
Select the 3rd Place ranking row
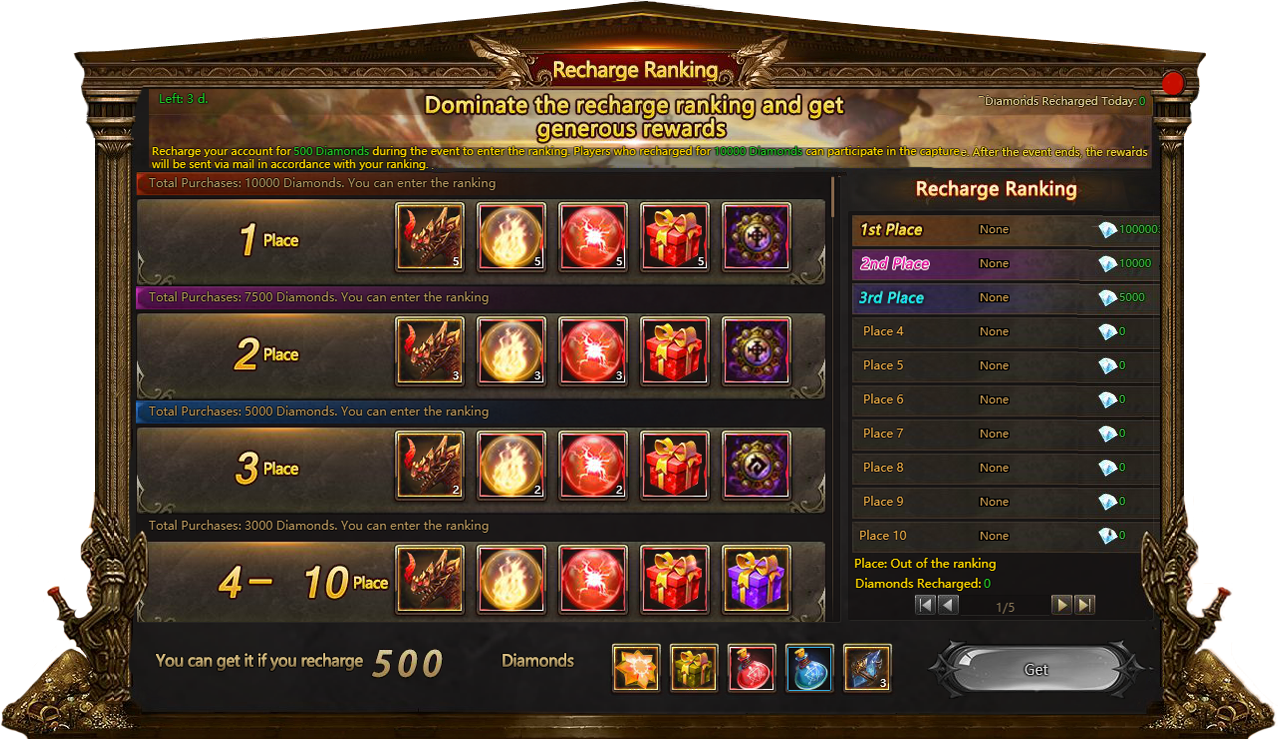[x=1005, y=298]
